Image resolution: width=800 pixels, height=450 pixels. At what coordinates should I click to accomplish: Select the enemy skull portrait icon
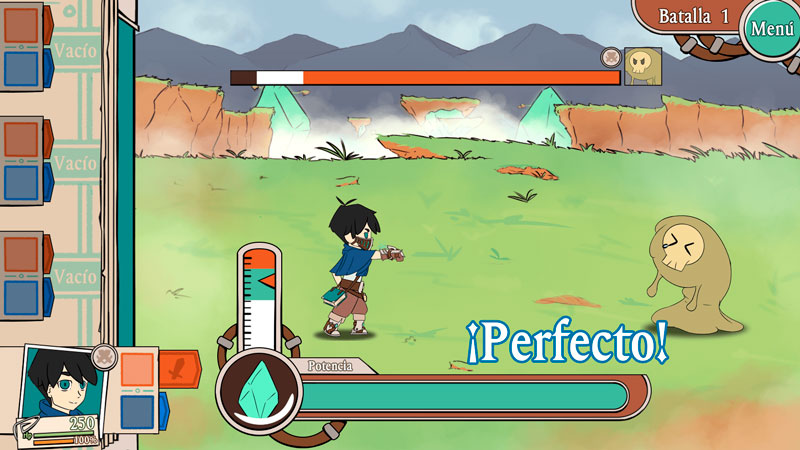point(642,67)
